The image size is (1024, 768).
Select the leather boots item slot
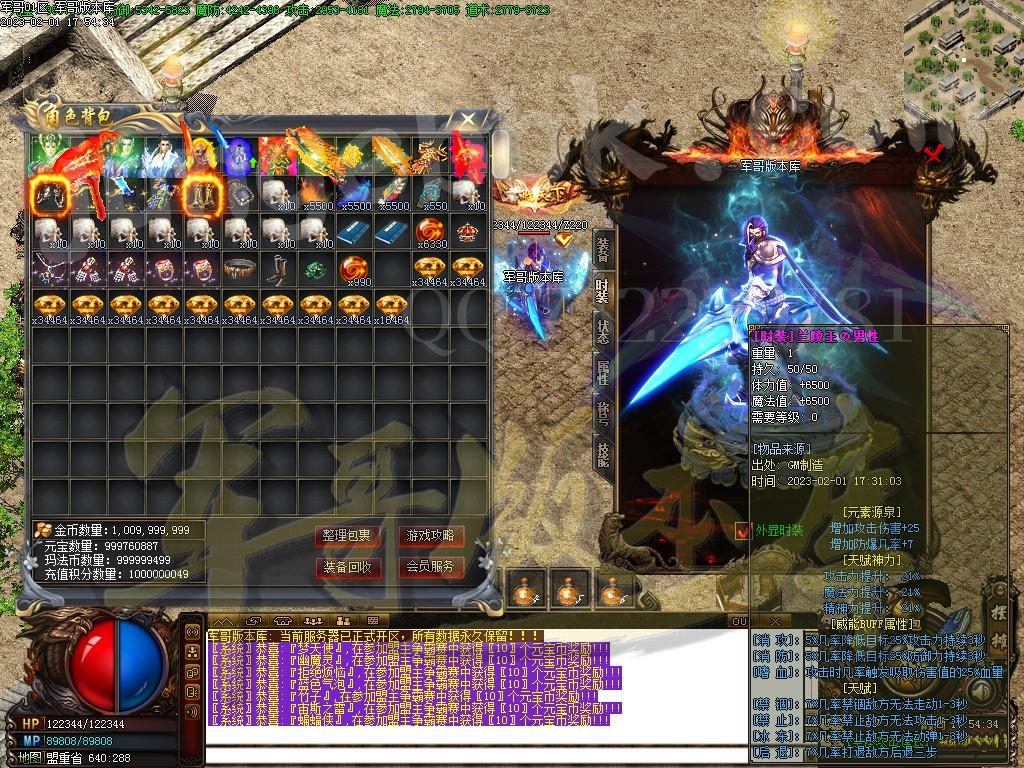(278, 269)
